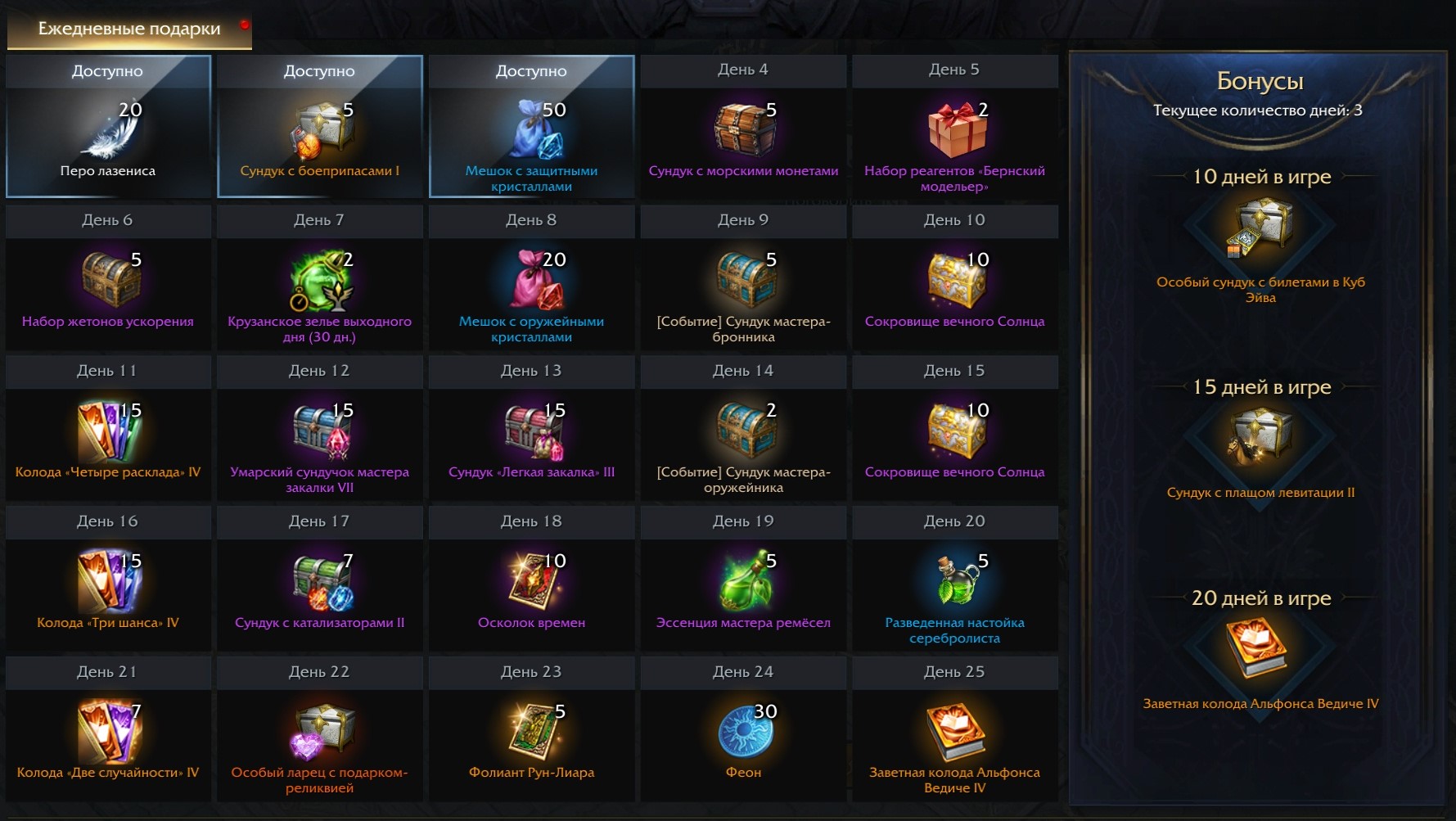Select the blue Феон coin
The width and height of the screenshot is (1456, 821).
click(x=742, y=733)
